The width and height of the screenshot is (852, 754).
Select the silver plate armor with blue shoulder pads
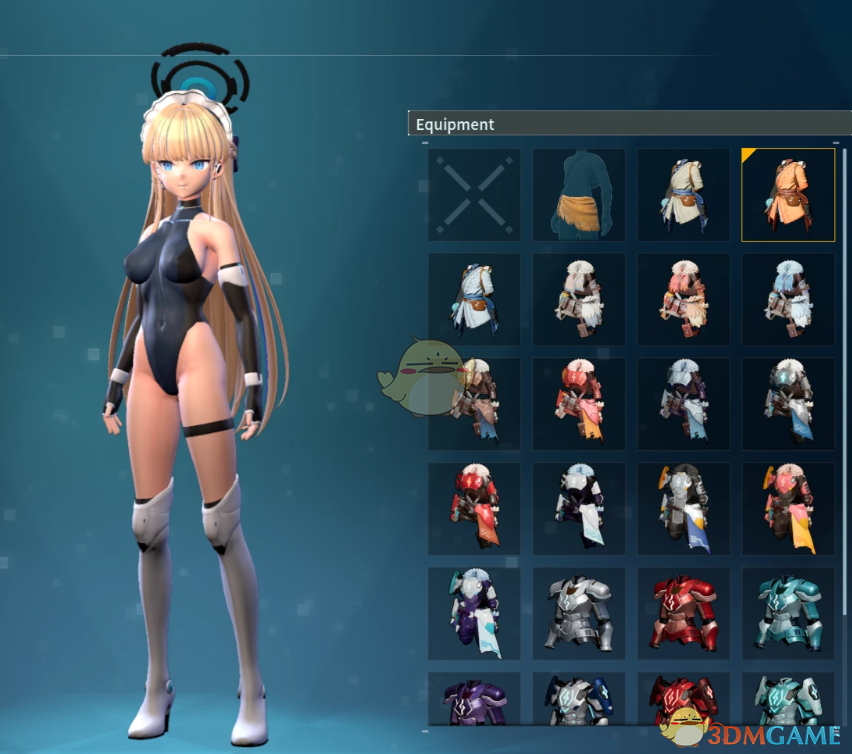pos(579,698)
